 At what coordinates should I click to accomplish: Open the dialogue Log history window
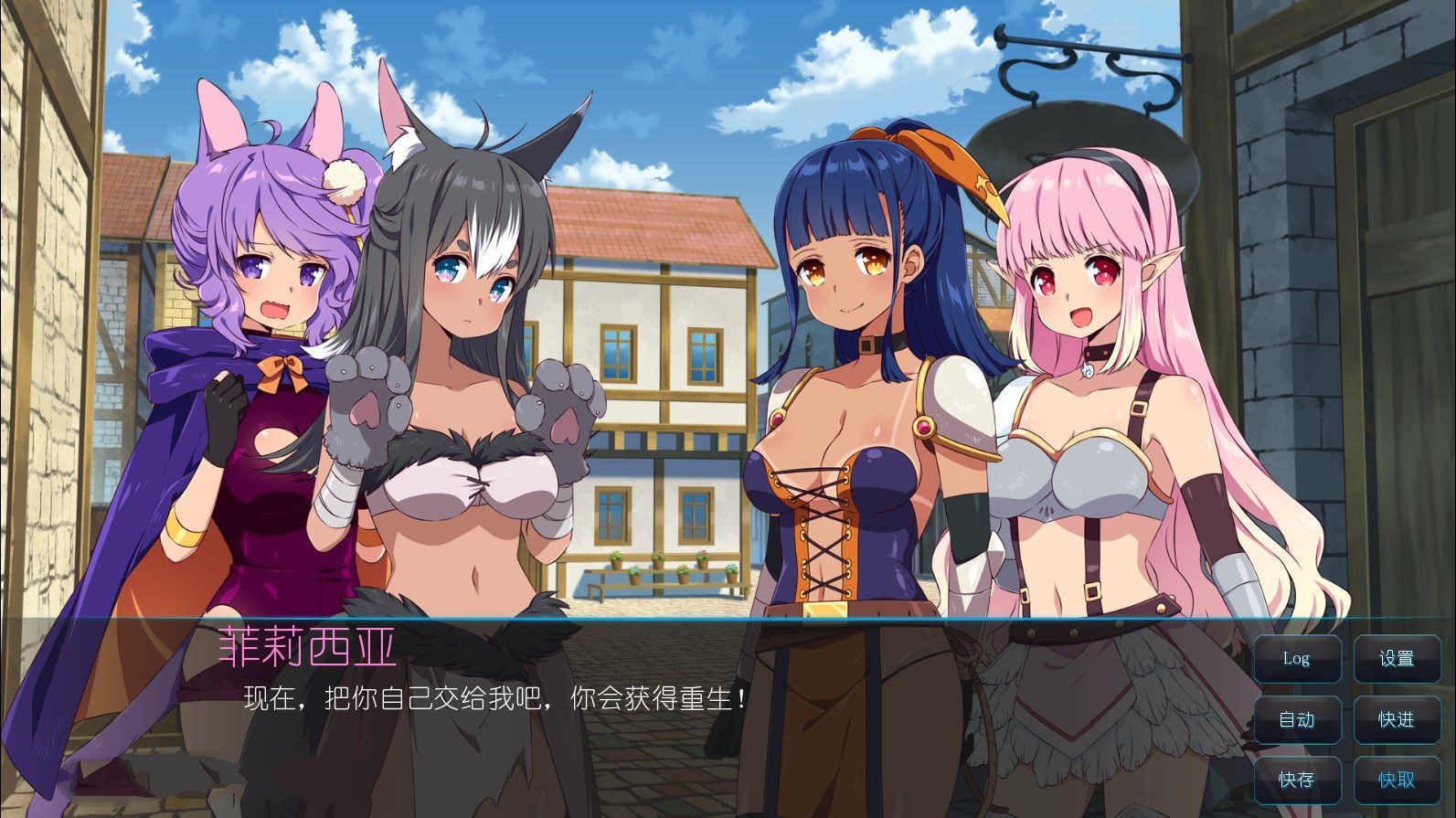1297,658
